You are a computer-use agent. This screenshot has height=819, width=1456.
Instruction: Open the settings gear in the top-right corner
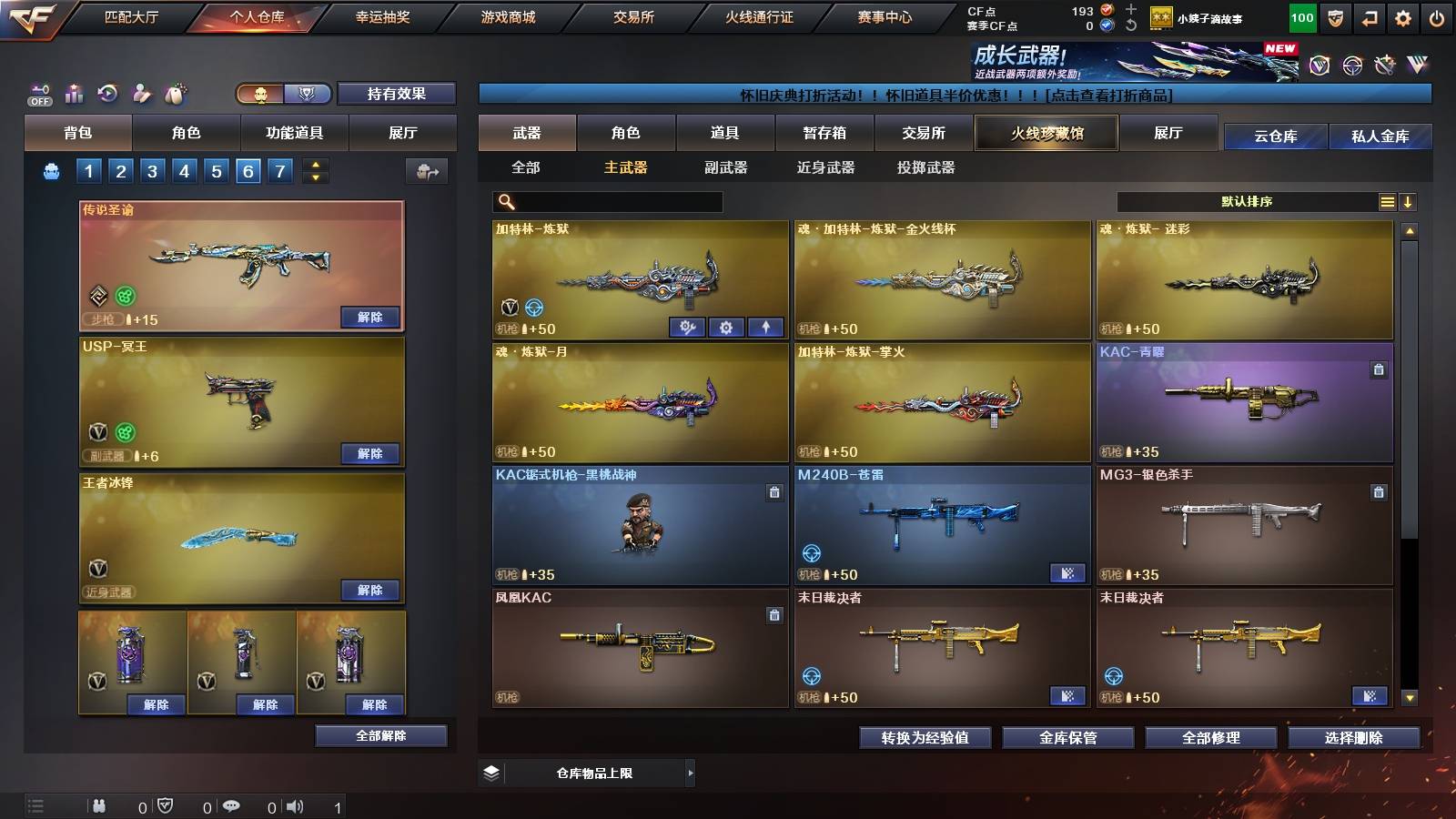click(1404, 16)
